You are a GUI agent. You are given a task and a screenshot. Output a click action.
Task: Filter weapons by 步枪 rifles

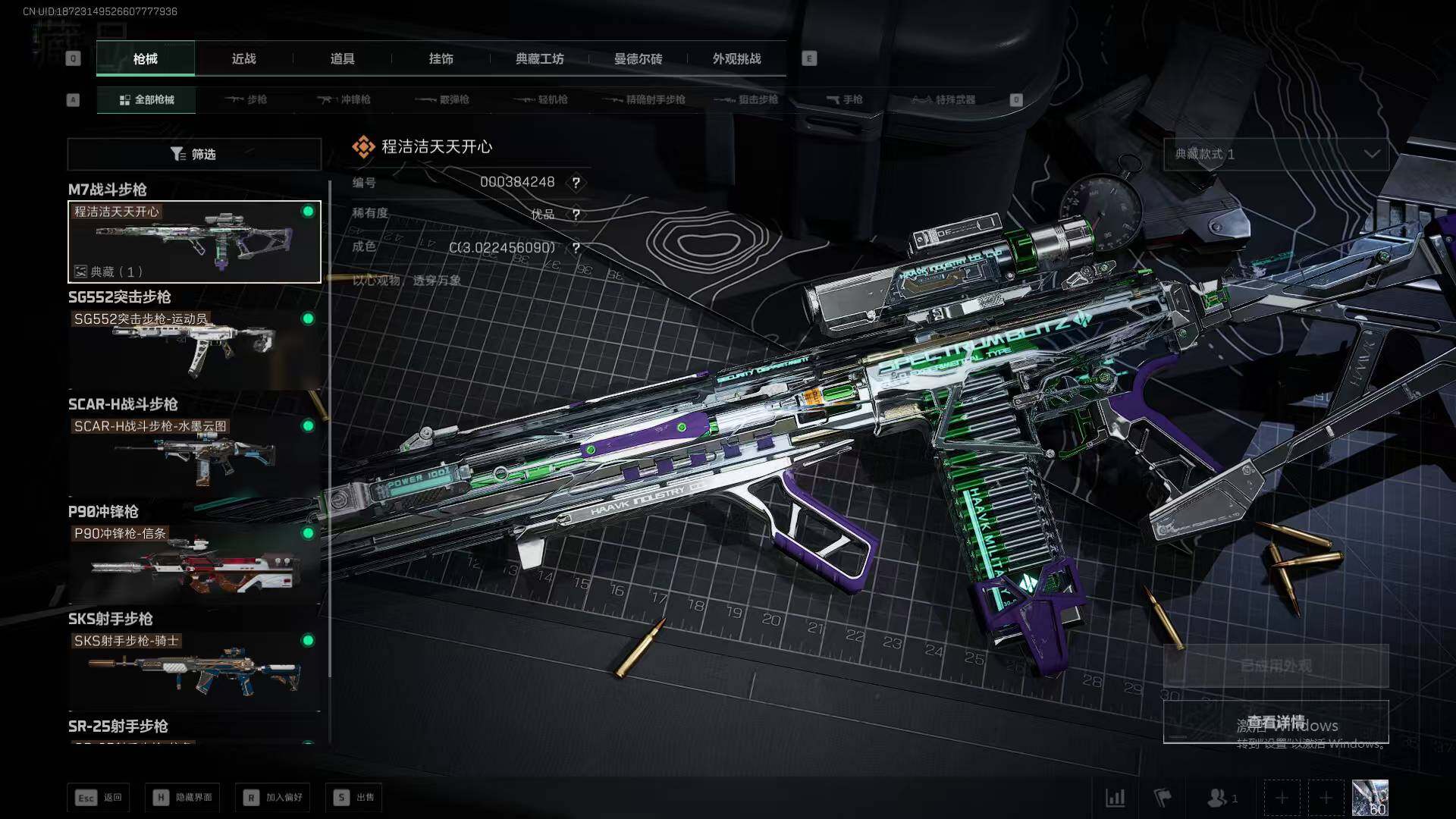pos(246,99)
